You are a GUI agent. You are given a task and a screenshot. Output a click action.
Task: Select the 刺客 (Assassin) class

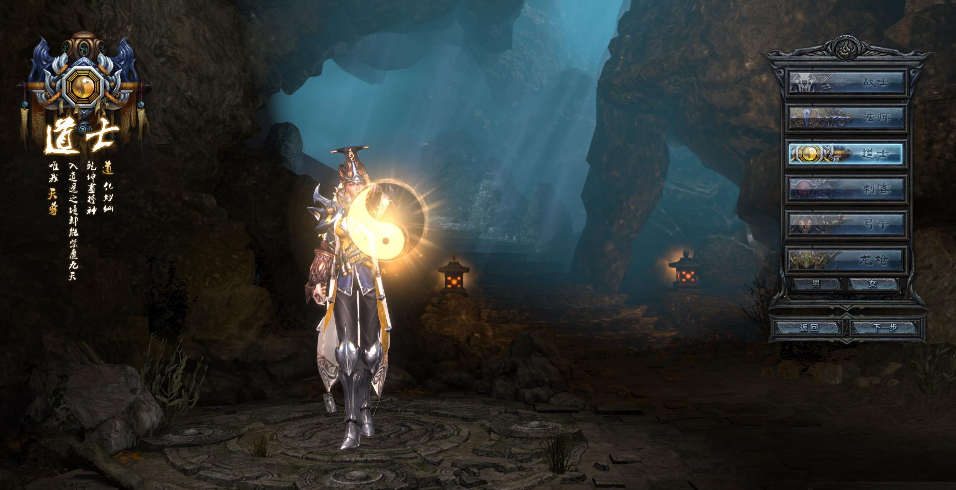[846, 189]
